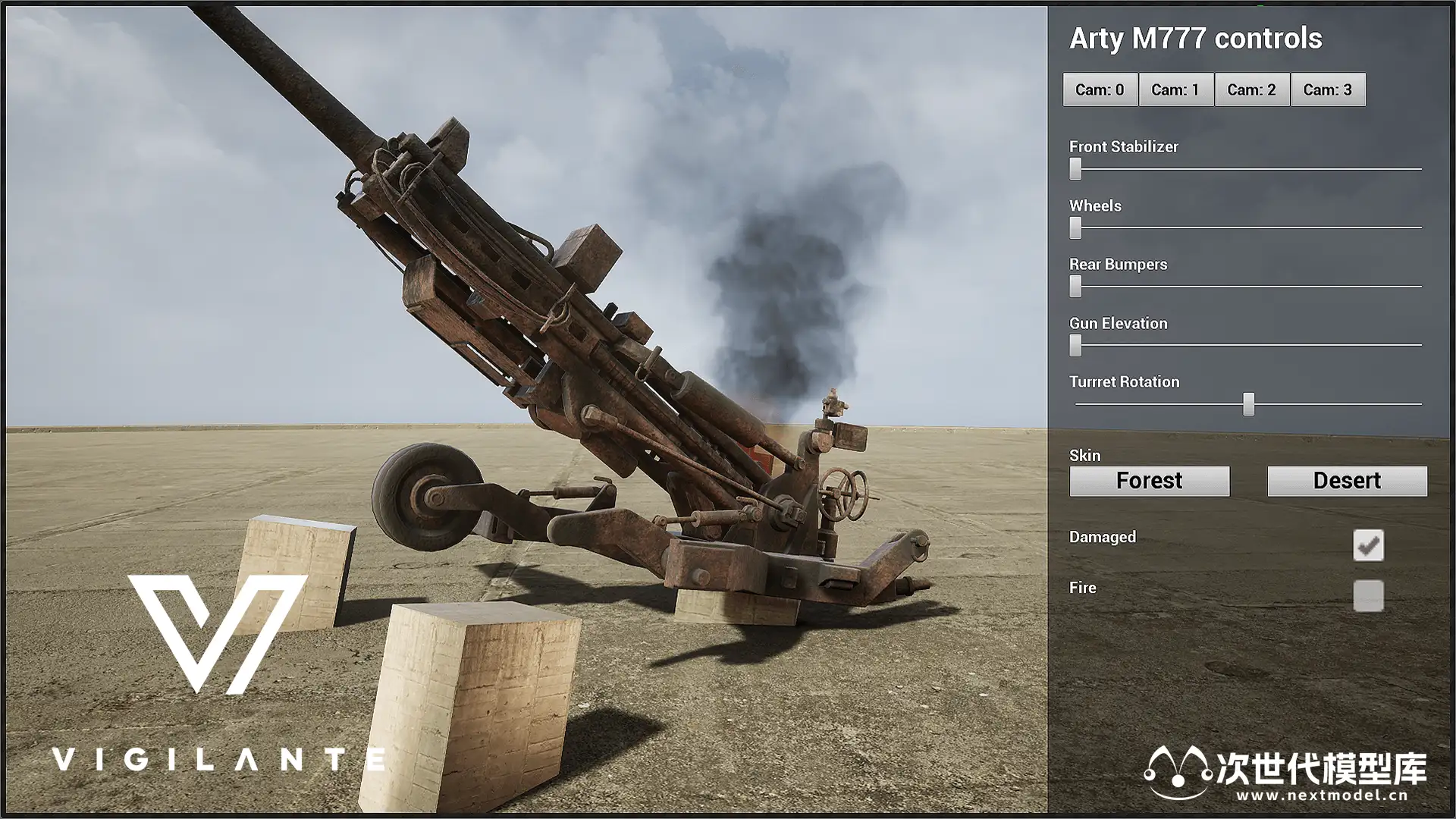The height and width of the screenshot is (819, 1456).
Task: Choose the Cam: 3 camera angle
Action: (x=1327, y=90)
